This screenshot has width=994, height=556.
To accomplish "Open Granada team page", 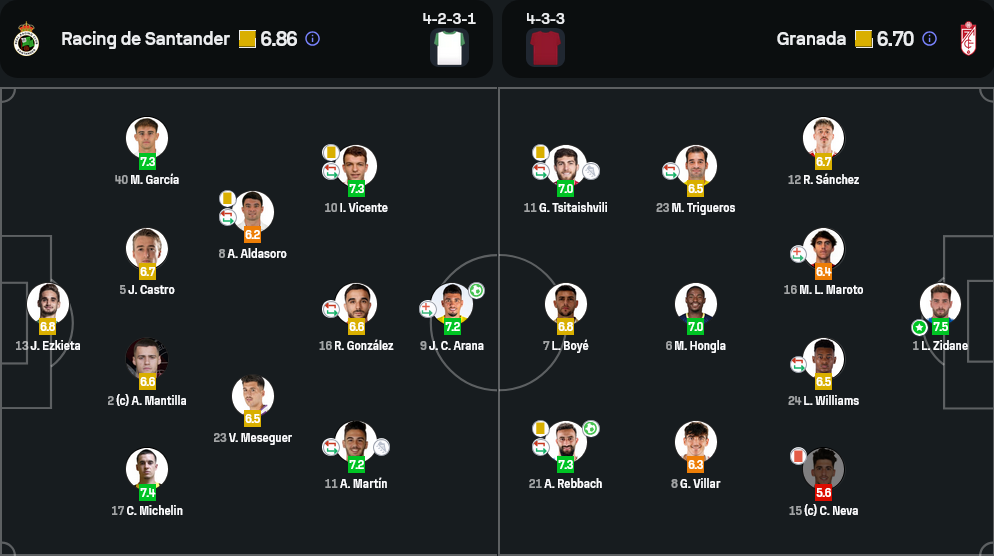I will coord(811,39).
